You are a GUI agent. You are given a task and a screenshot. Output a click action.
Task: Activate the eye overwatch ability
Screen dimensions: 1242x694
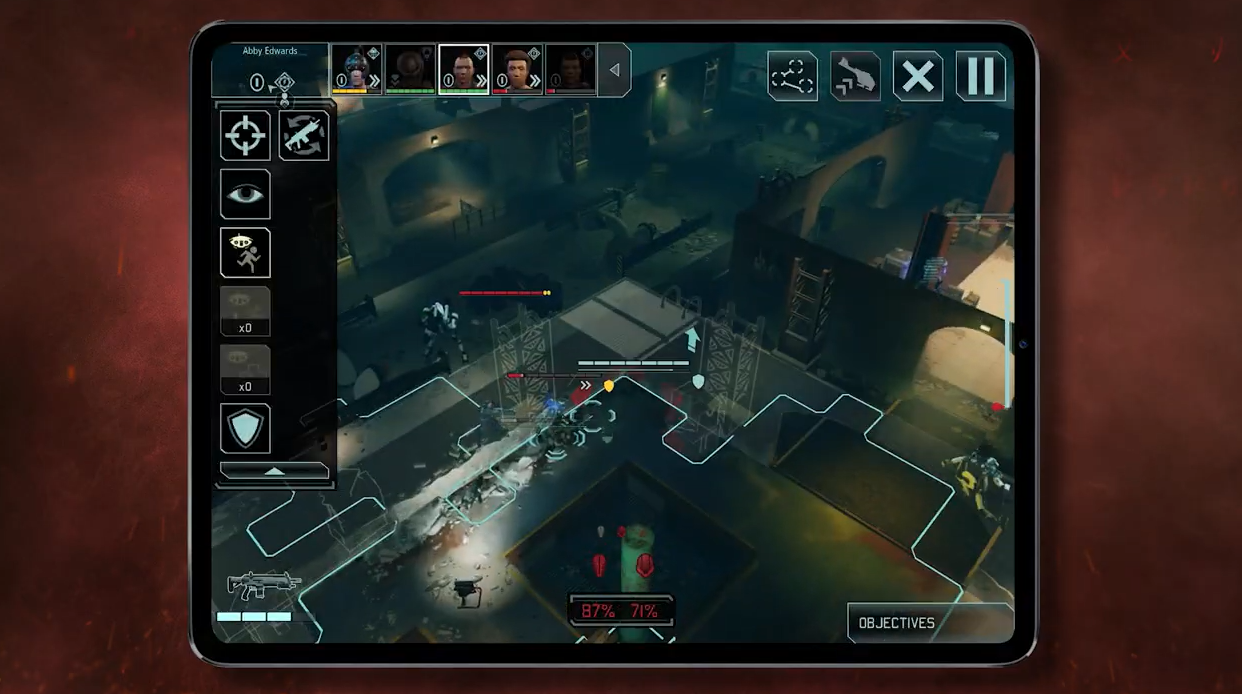(x=245, y=194)
